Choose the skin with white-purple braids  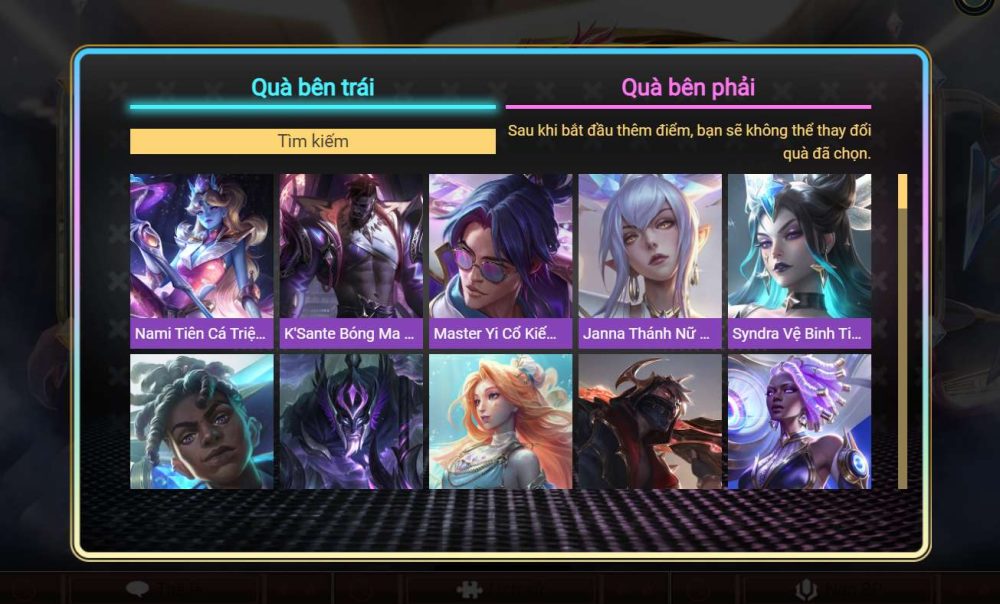coord(799,421)
